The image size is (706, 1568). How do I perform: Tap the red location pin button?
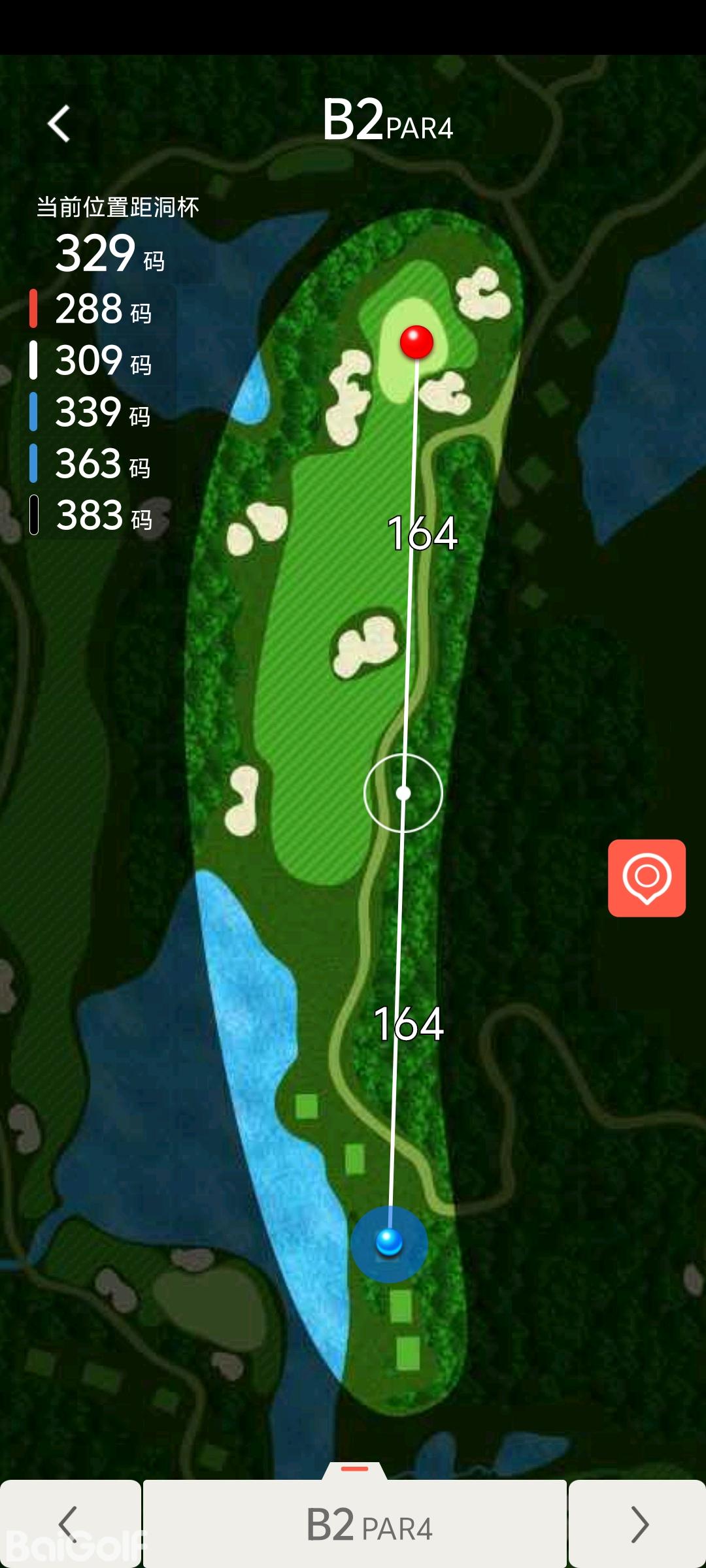[647, 878]
